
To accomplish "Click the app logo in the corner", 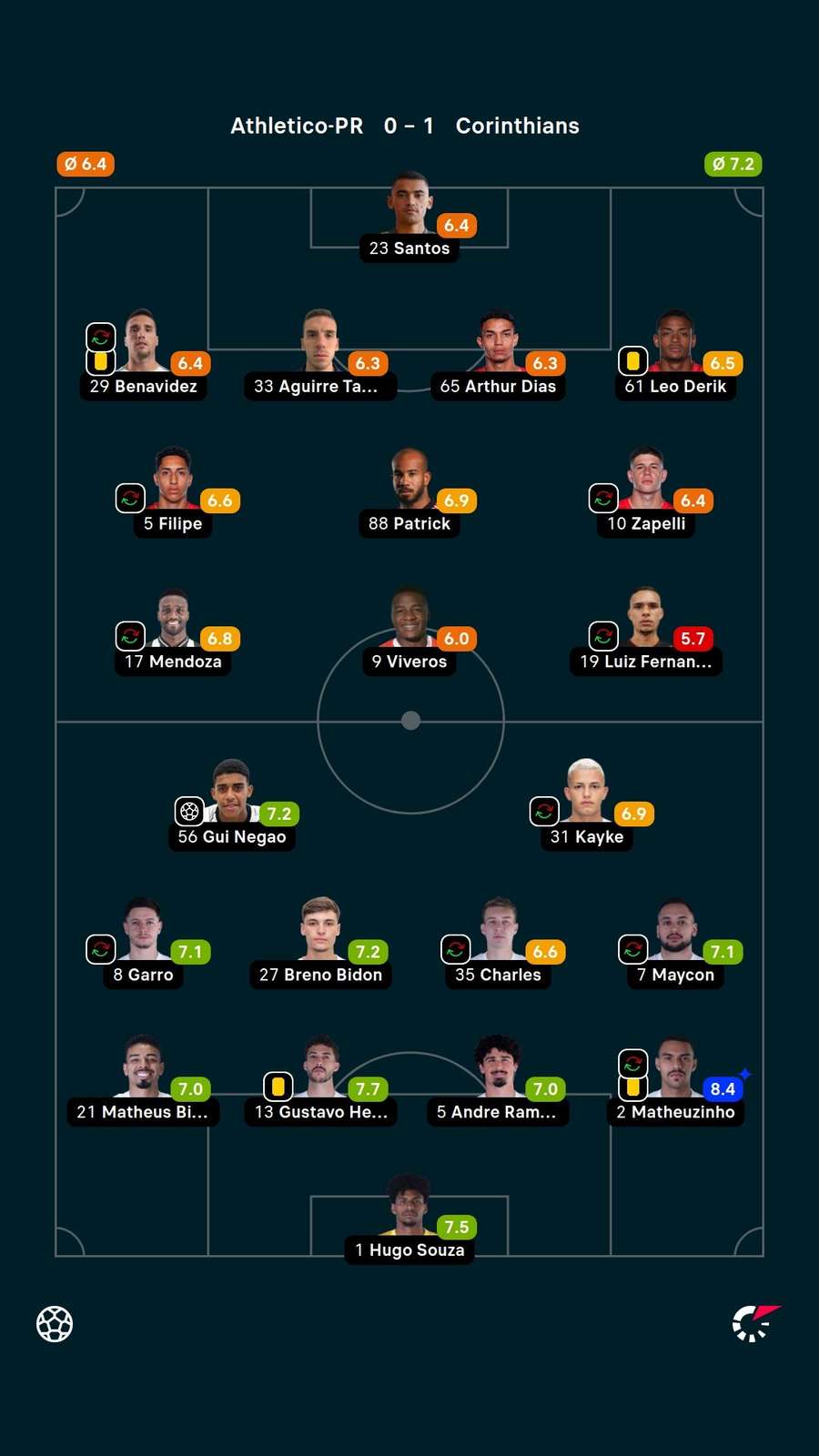I will (755, 1323).
